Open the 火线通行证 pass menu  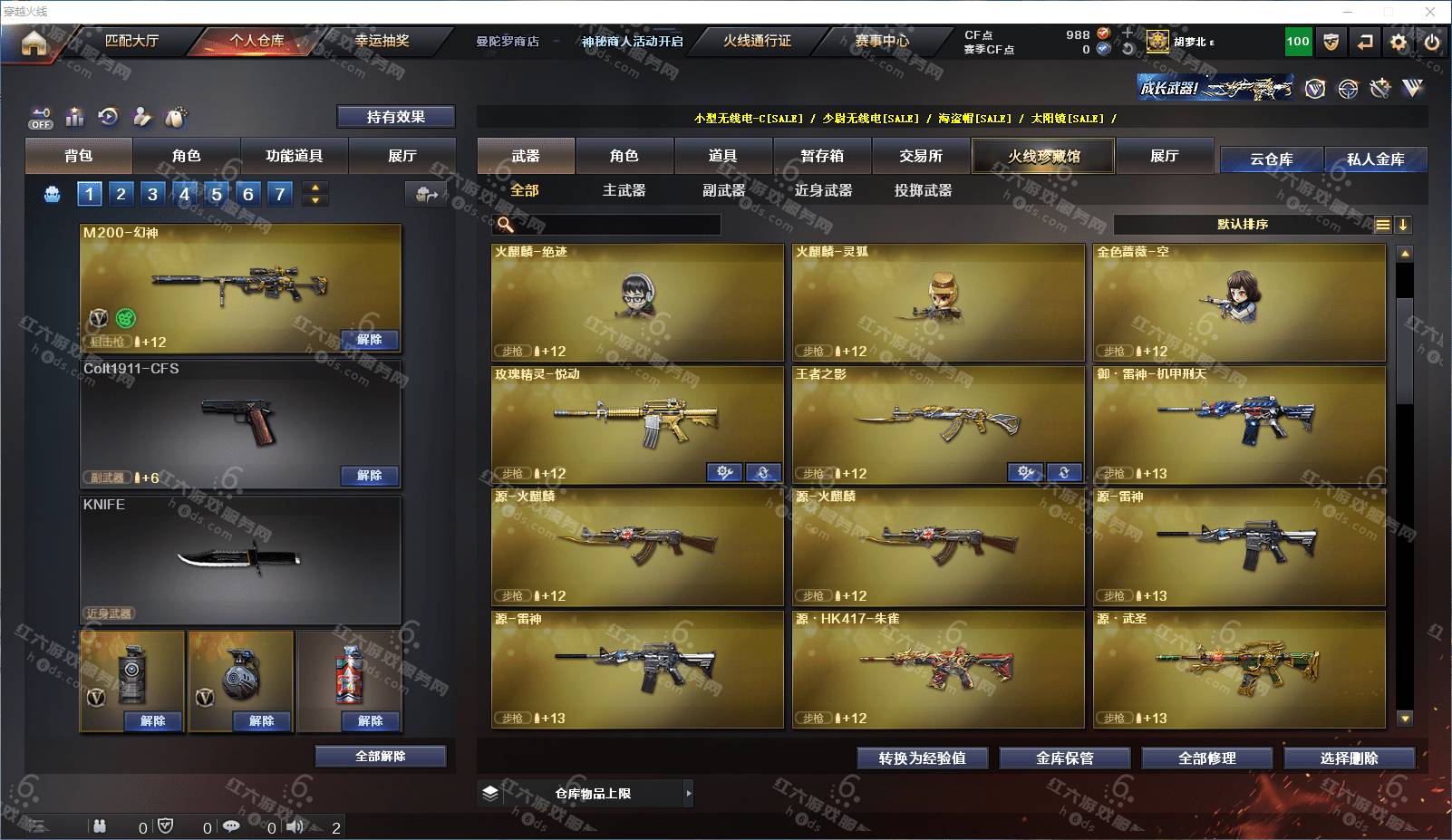757,41
